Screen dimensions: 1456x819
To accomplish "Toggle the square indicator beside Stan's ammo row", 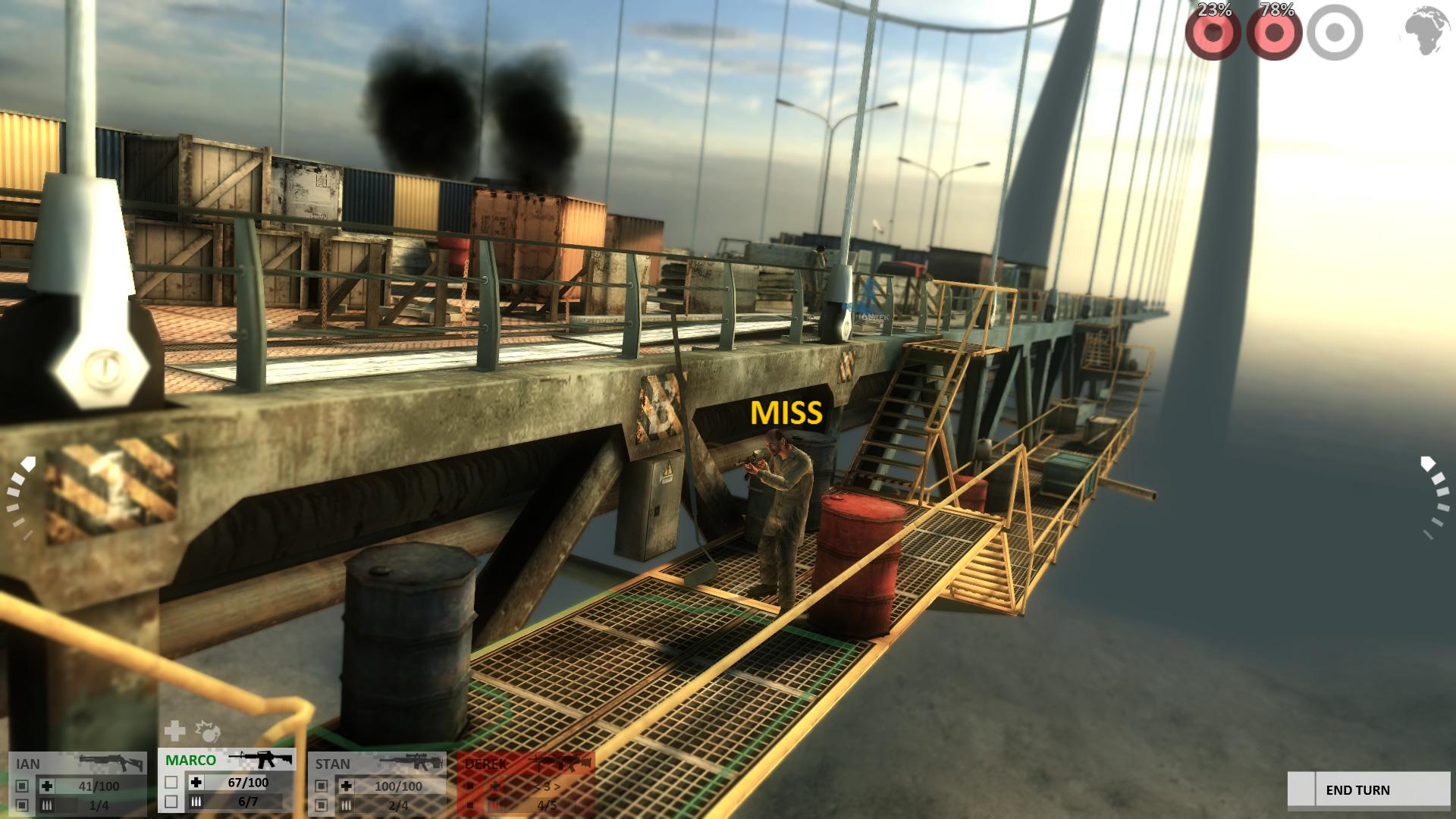I will coord(323,805).
